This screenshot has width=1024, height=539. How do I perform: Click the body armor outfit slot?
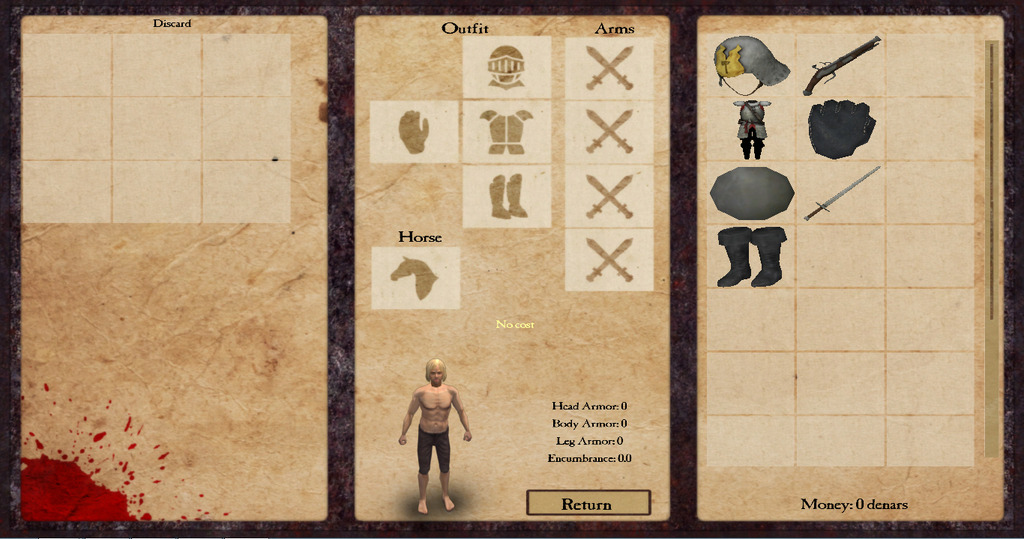(506, 131)
